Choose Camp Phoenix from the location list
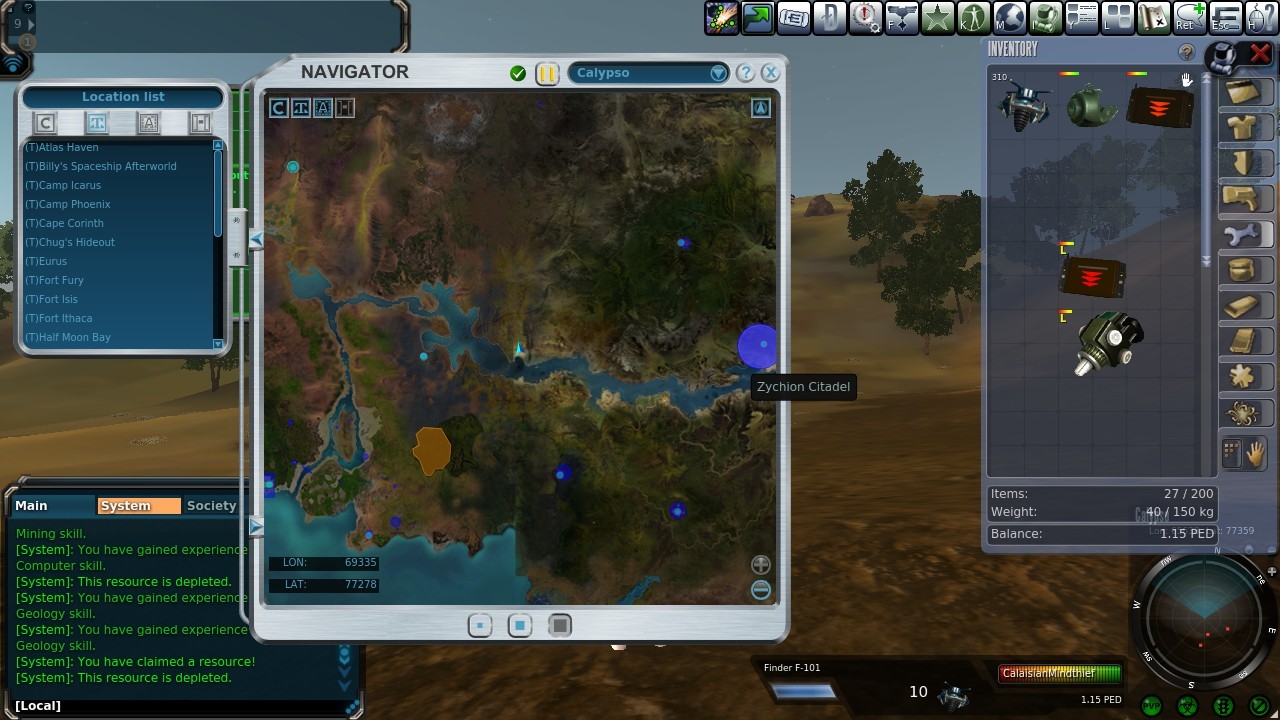This screenshot has width=1280, height=720. 68,204
